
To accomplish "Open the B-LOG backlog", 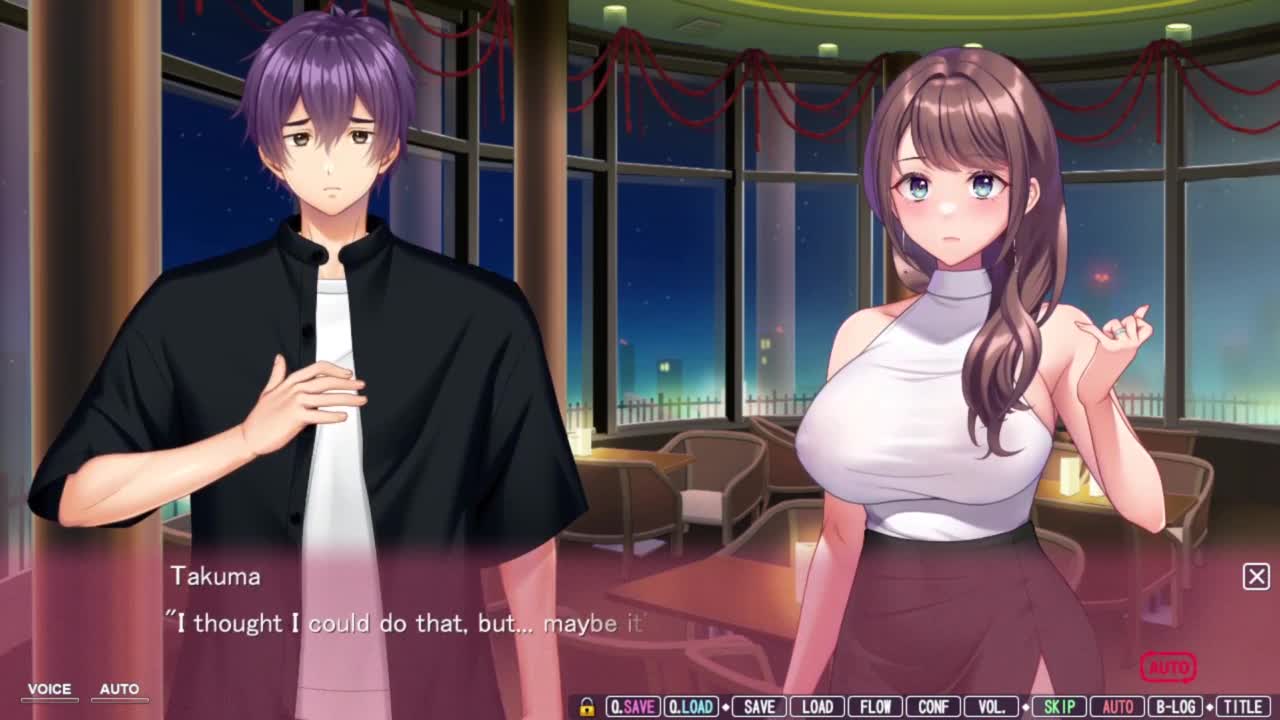I will click(1175, 707).
